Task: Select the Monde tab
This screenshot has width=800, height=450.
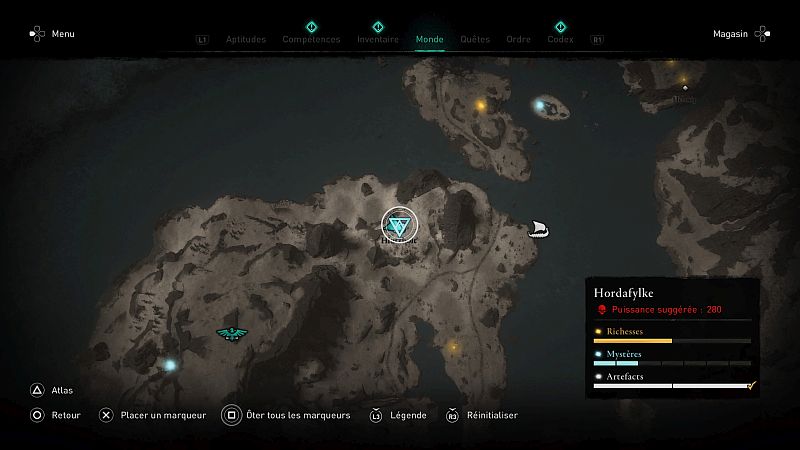Action: pyautogui.click(x=430, y=40)
